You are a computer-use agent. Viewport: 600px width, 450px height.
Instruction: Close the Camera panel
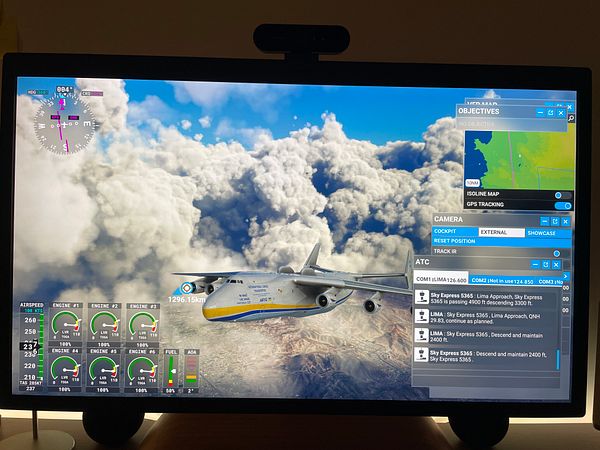565,220
